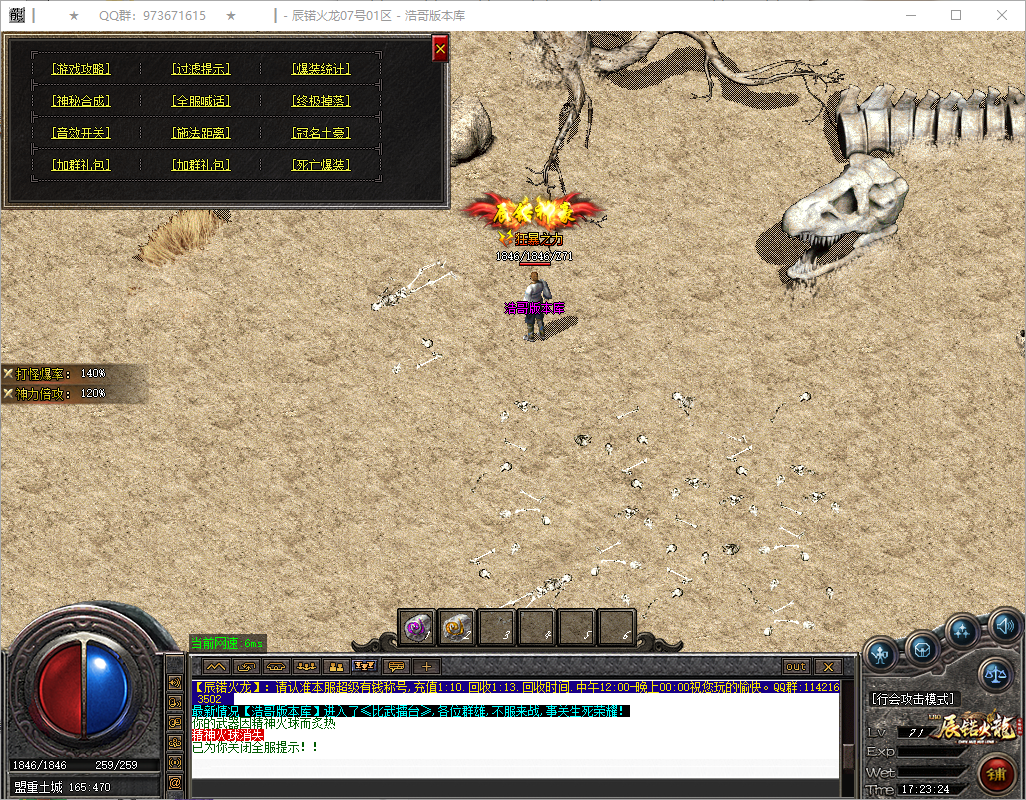The image size is (1026, 800).
Task: View the 终极掉落 ultimate drops list
Action: (x=321, y=101)
